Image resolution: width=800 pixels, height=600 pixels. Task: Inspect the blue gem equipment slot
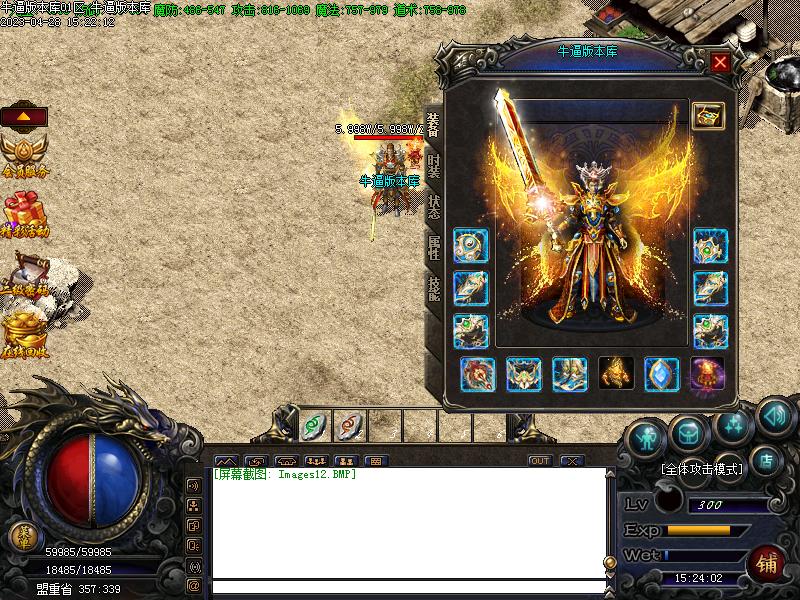tap(662, 374)
